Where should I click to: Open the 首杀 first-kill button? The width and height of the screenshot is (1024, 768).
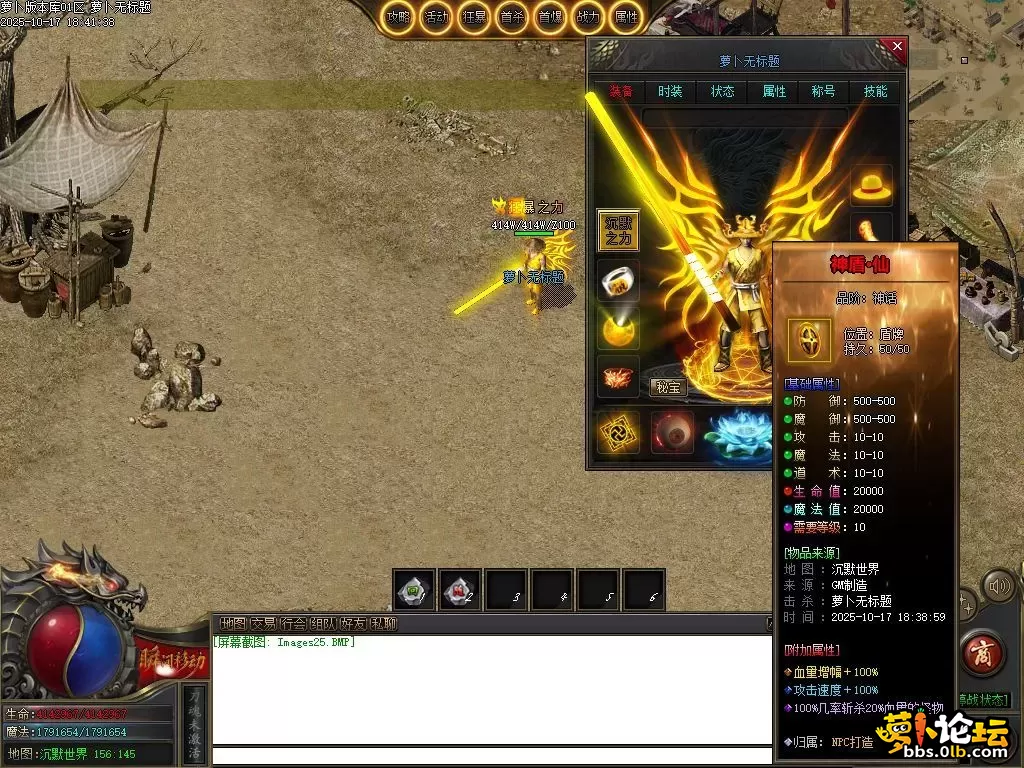click(x=512, y=17)
